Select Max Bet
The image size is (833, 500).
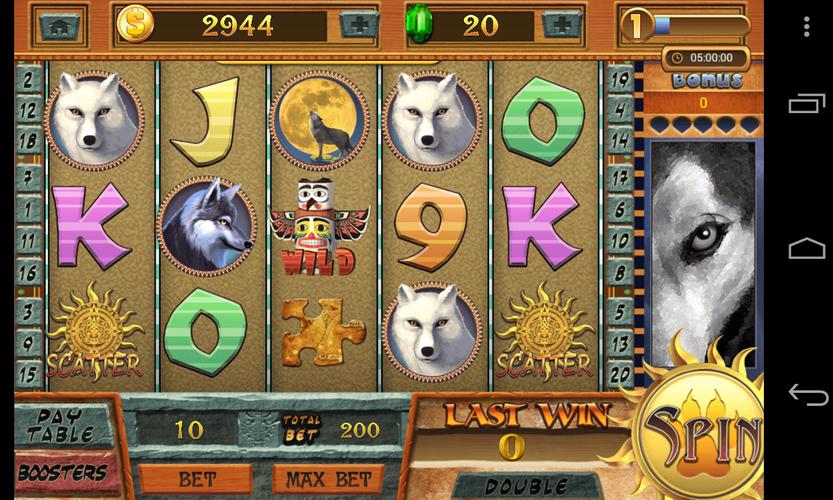[322, 479]
